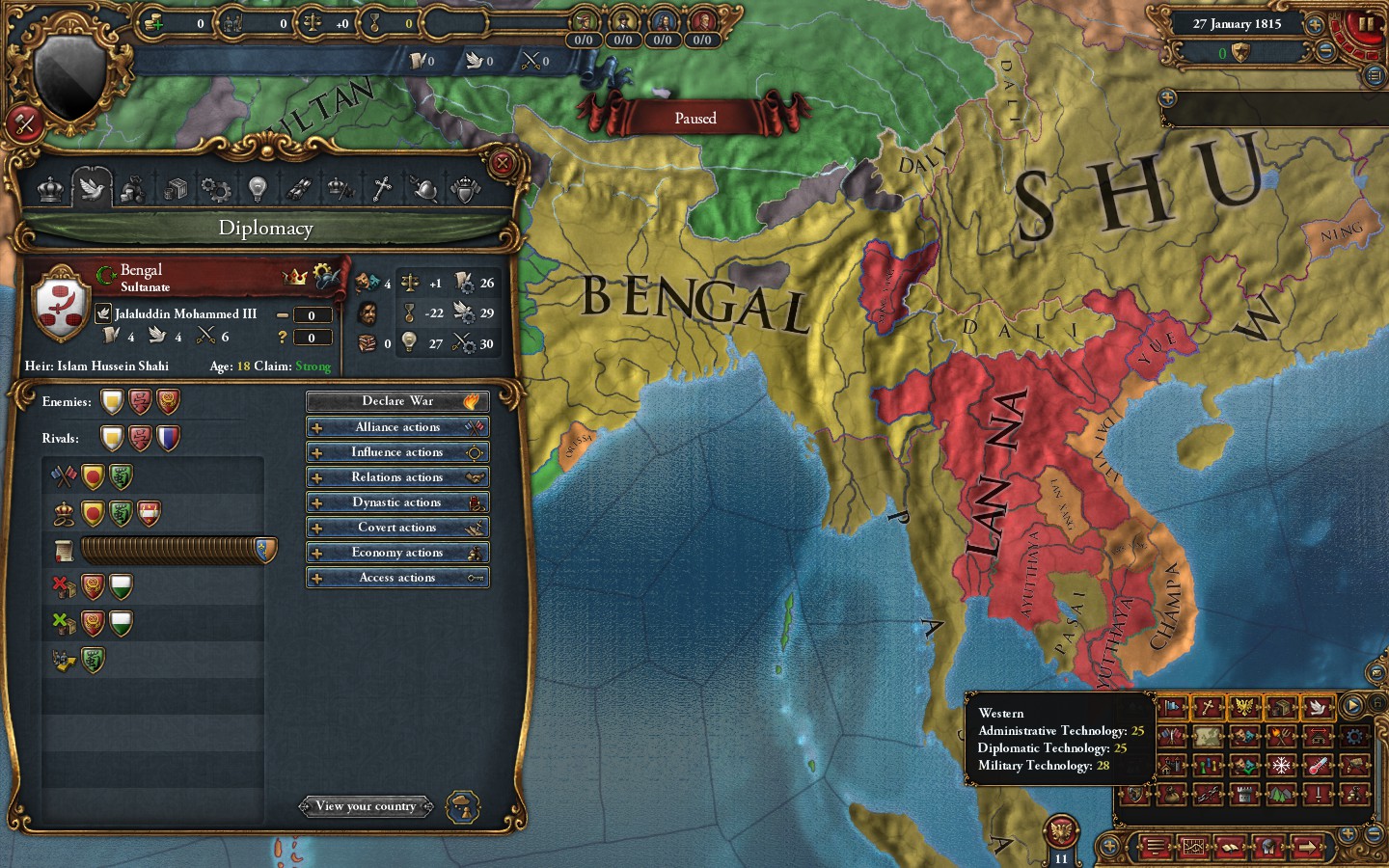Click the View your country button
This screenshot has height=868, width=1389.
(x=367, y=806)
